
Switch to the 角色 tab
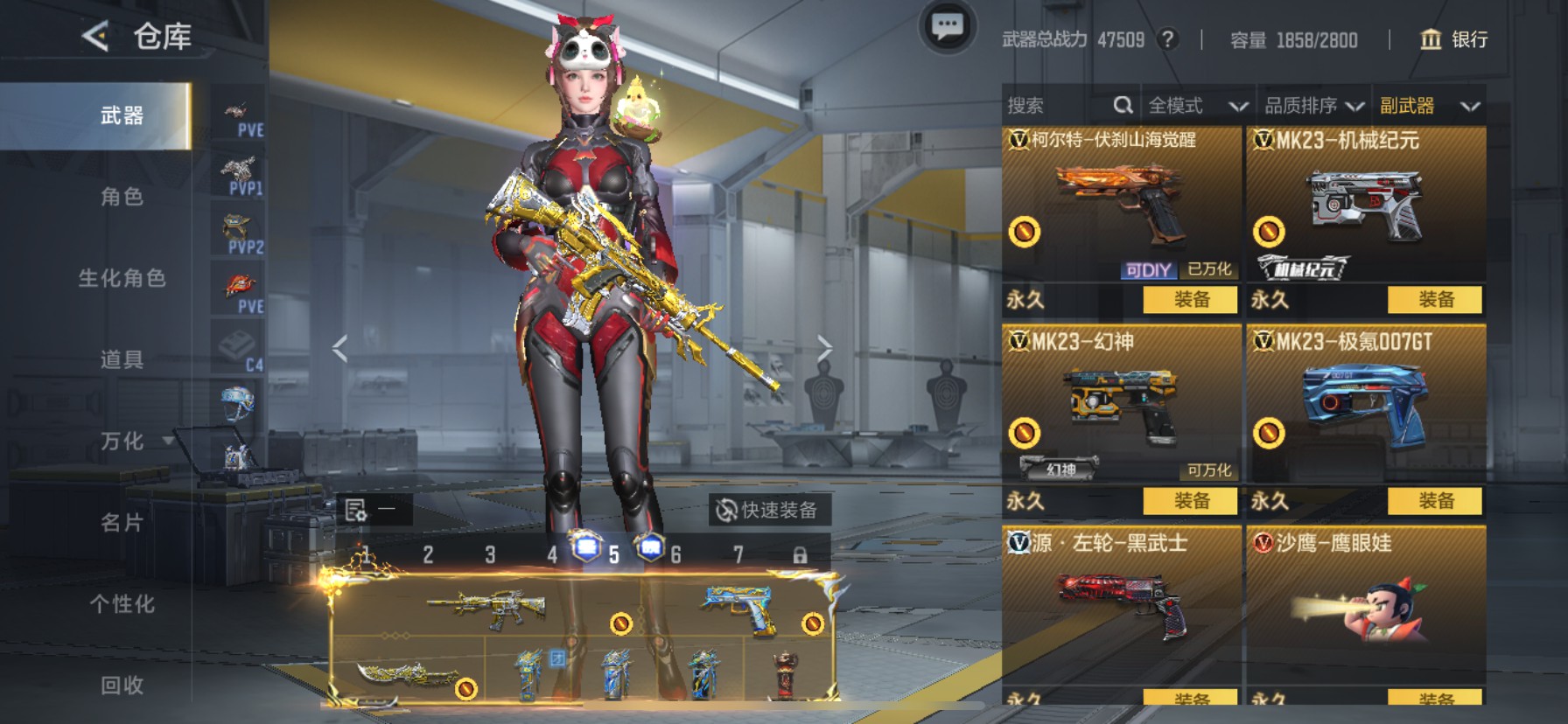pyautogui.click(x=122, y=197)
